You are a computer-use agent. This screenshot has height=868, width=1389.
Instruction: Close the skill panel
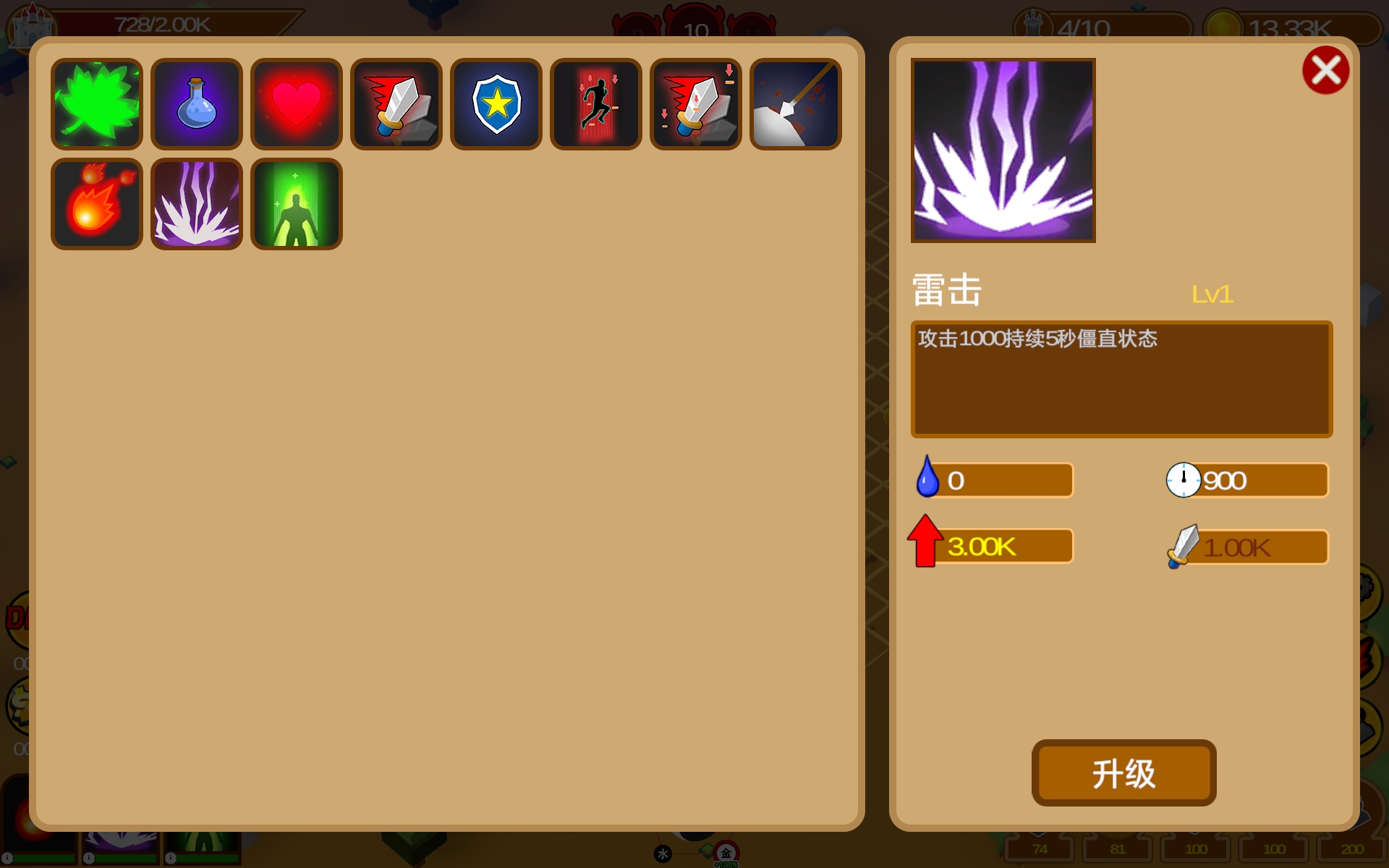pyautogui.click(x=1326, y=69)
